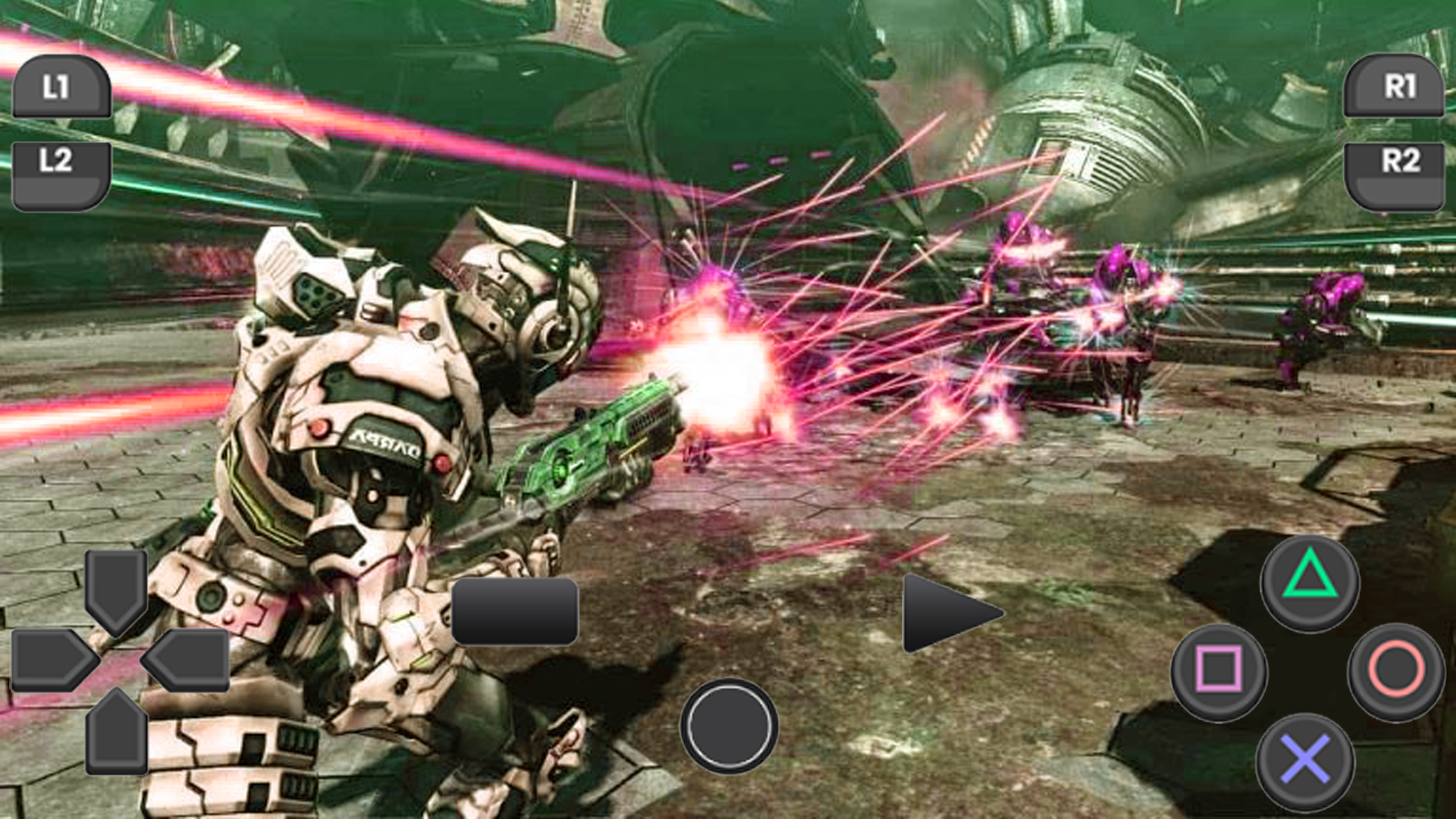Tap the D-pad up arrow

click(x=118, y=591)
